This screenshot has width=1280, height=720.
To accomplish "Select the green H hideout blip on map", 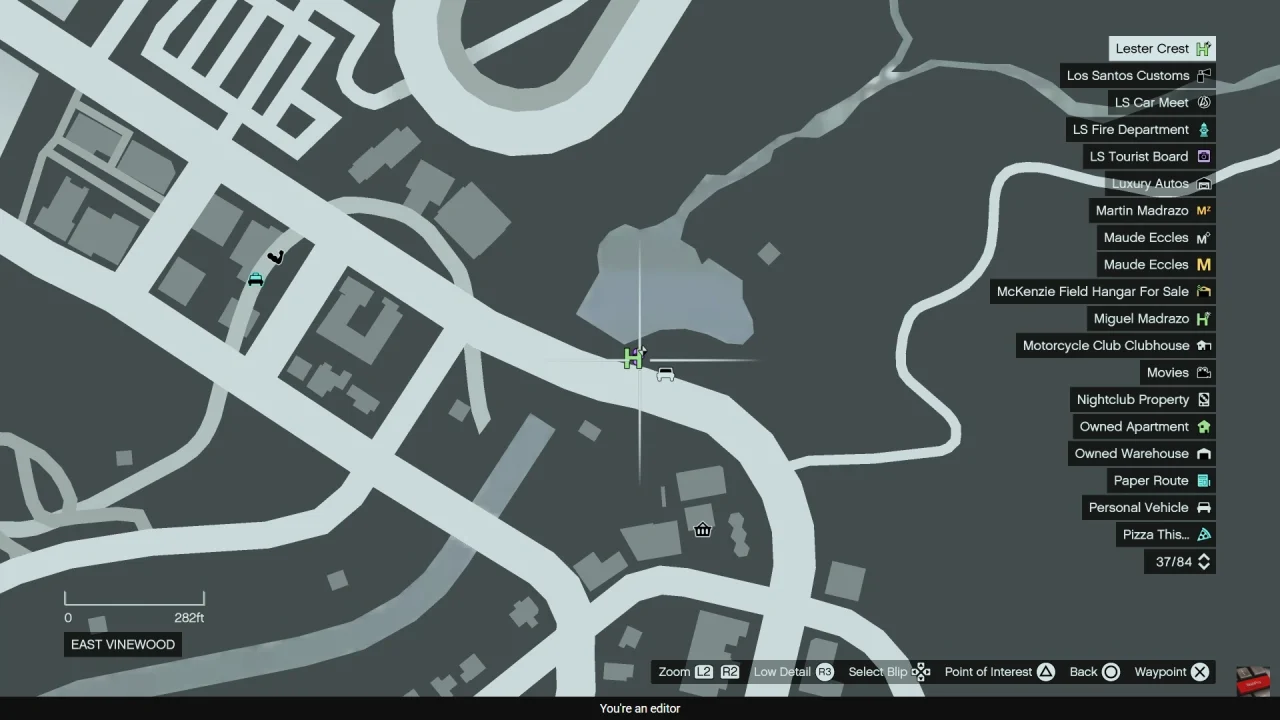I will point(632,358).
